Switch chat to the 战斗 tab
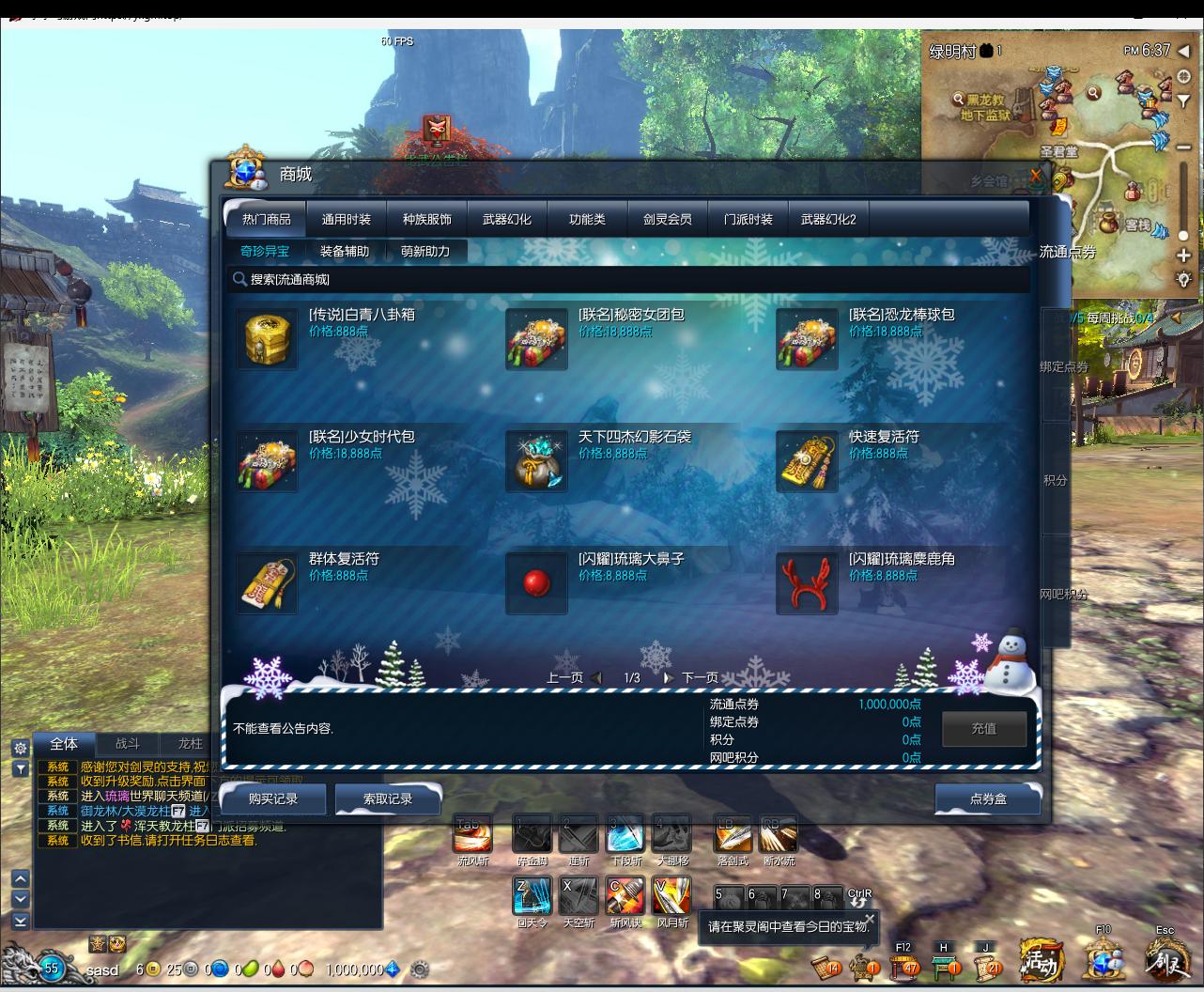This screenshot has height=992, width=1204. (127, 744)
